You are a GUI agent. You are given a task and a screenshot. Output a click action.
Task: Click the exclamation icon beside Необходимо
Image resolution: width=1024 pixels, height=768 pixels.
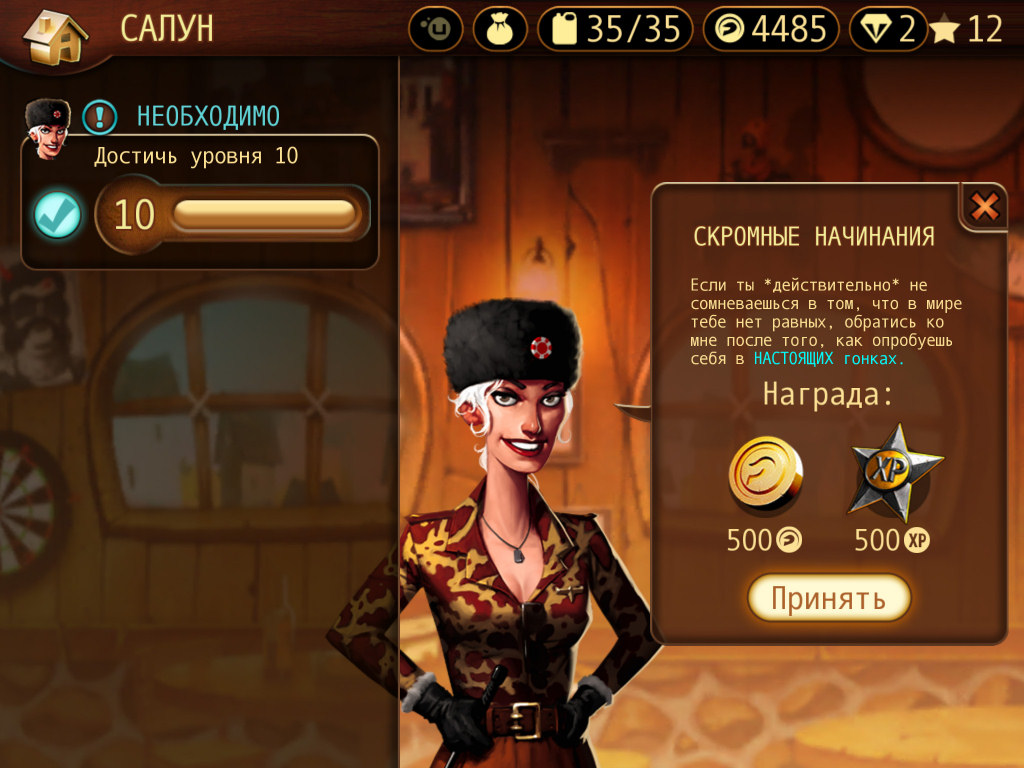pos(99,117)
